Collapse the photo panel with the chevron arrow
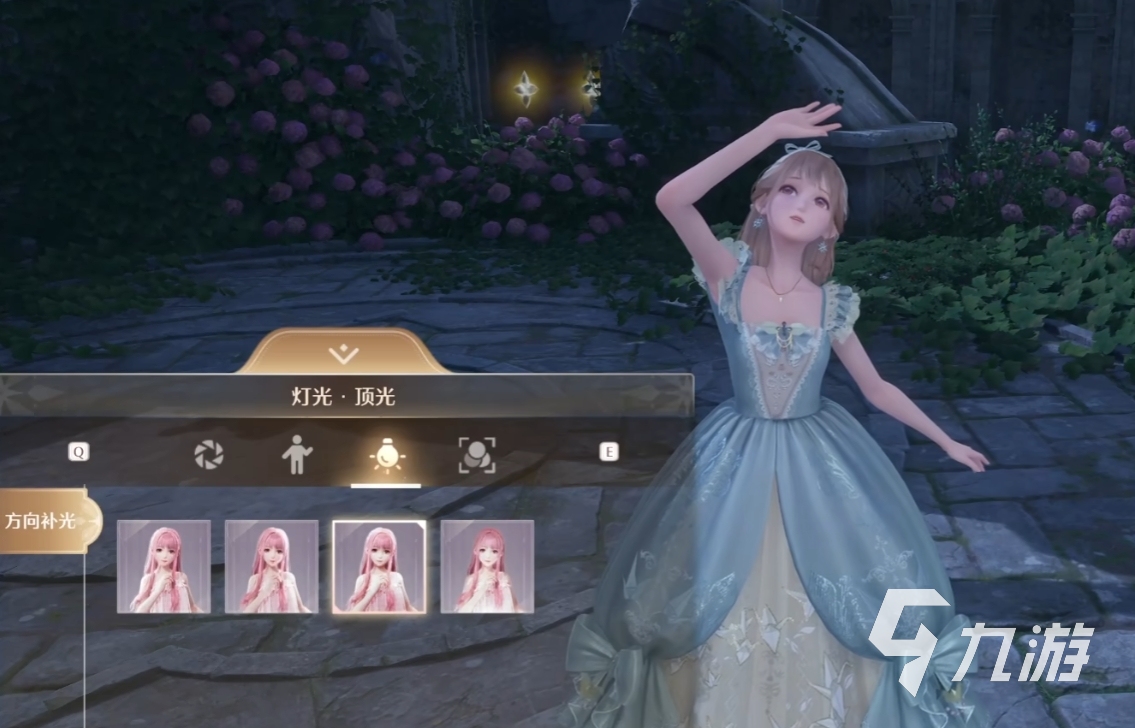Screen dimensions: 1135x728 [x=344, y=353]
